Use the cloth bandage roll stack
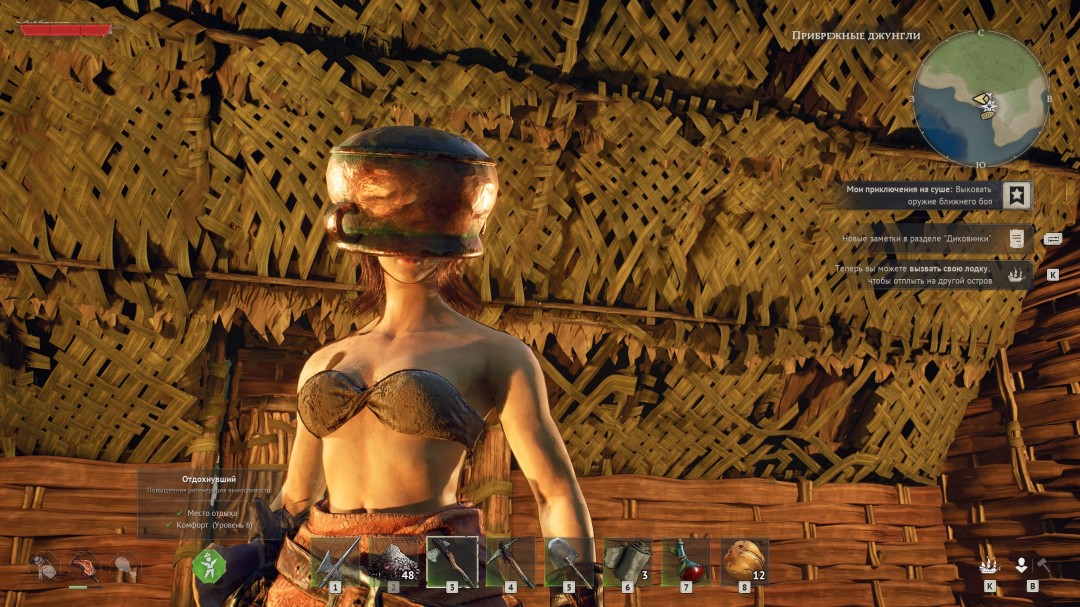The image size is (1080, 607). click(x=627, y=562)
